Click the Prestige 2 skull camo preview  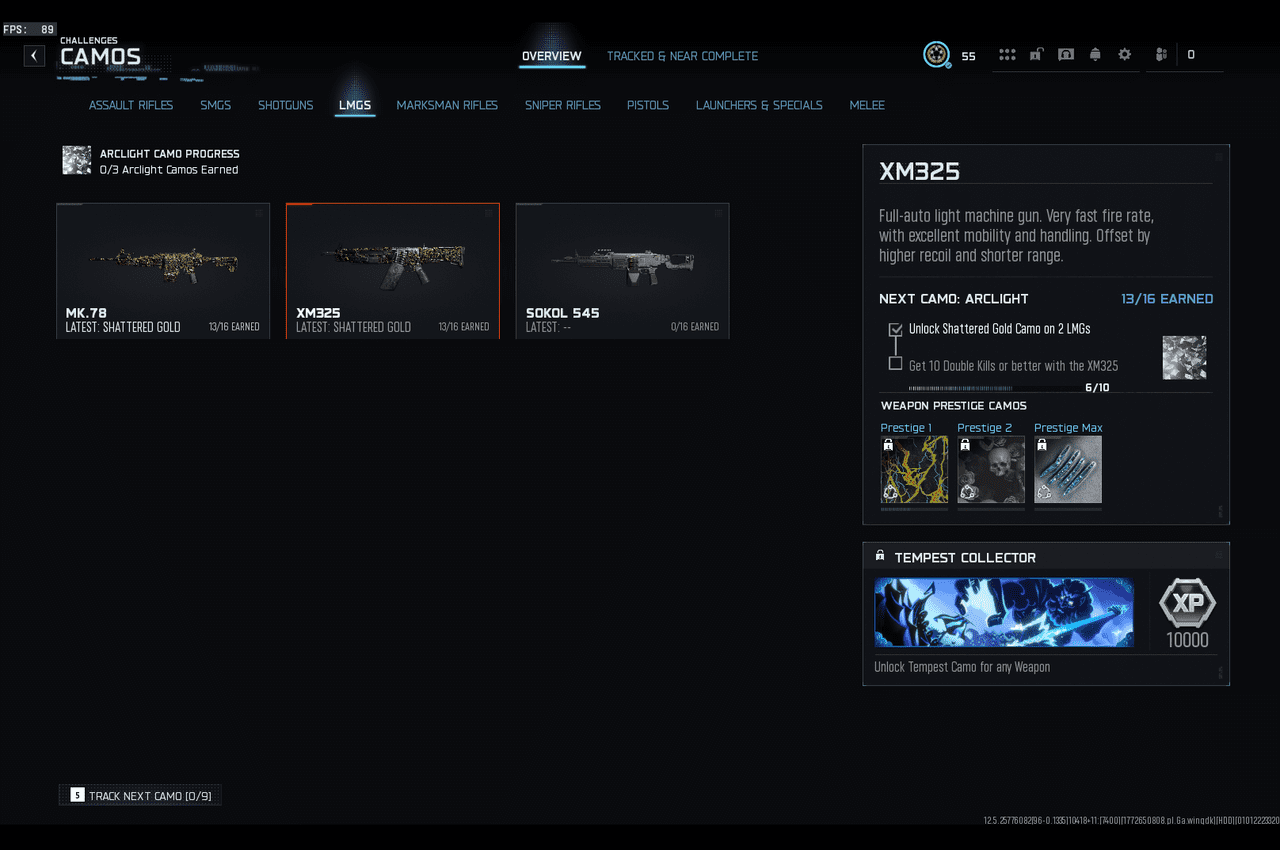(990, 468)
